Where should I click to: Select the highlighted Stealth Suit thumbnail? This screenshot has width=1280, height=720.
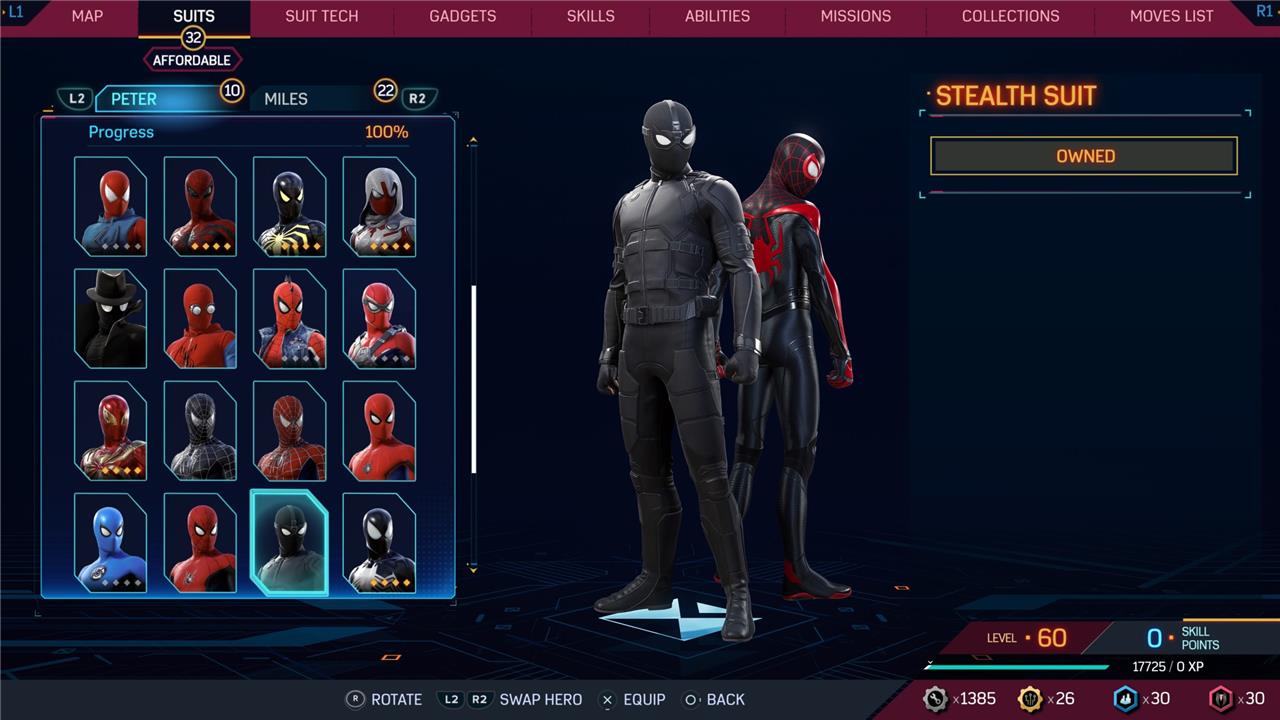[x=289, y=542]
